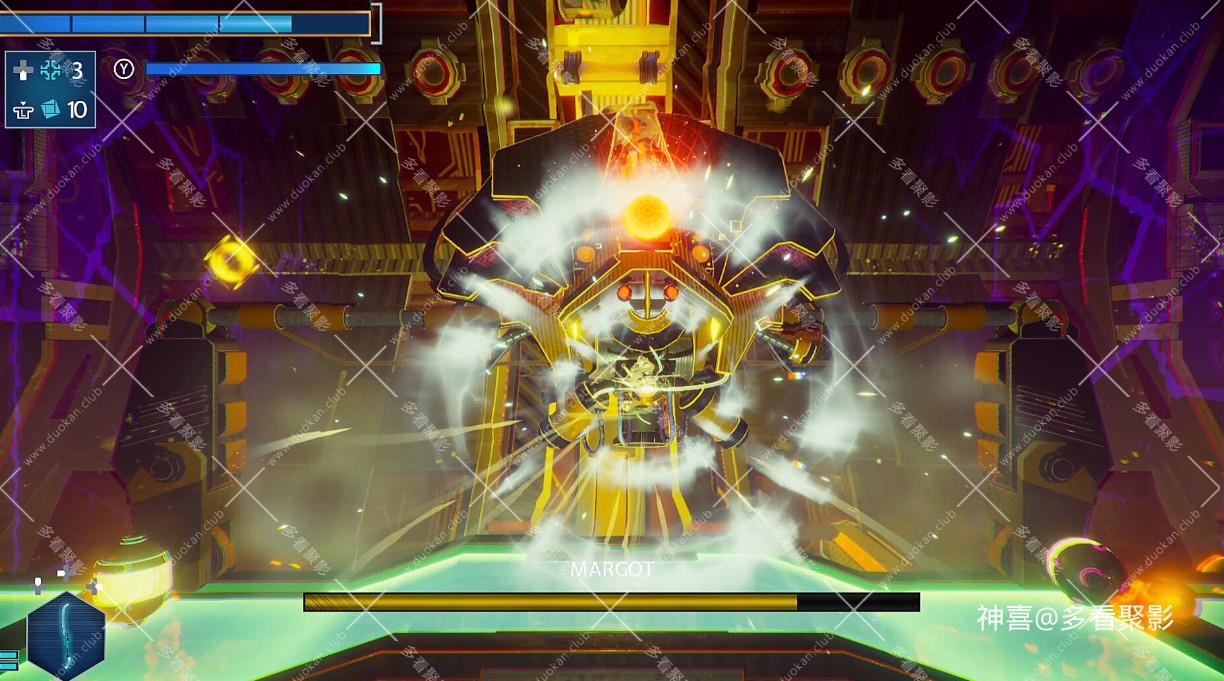Image resolution: width=1224 pixels, height=681 pixels.
Task: Select the cyan cube item icon
Action: point(51,109)
